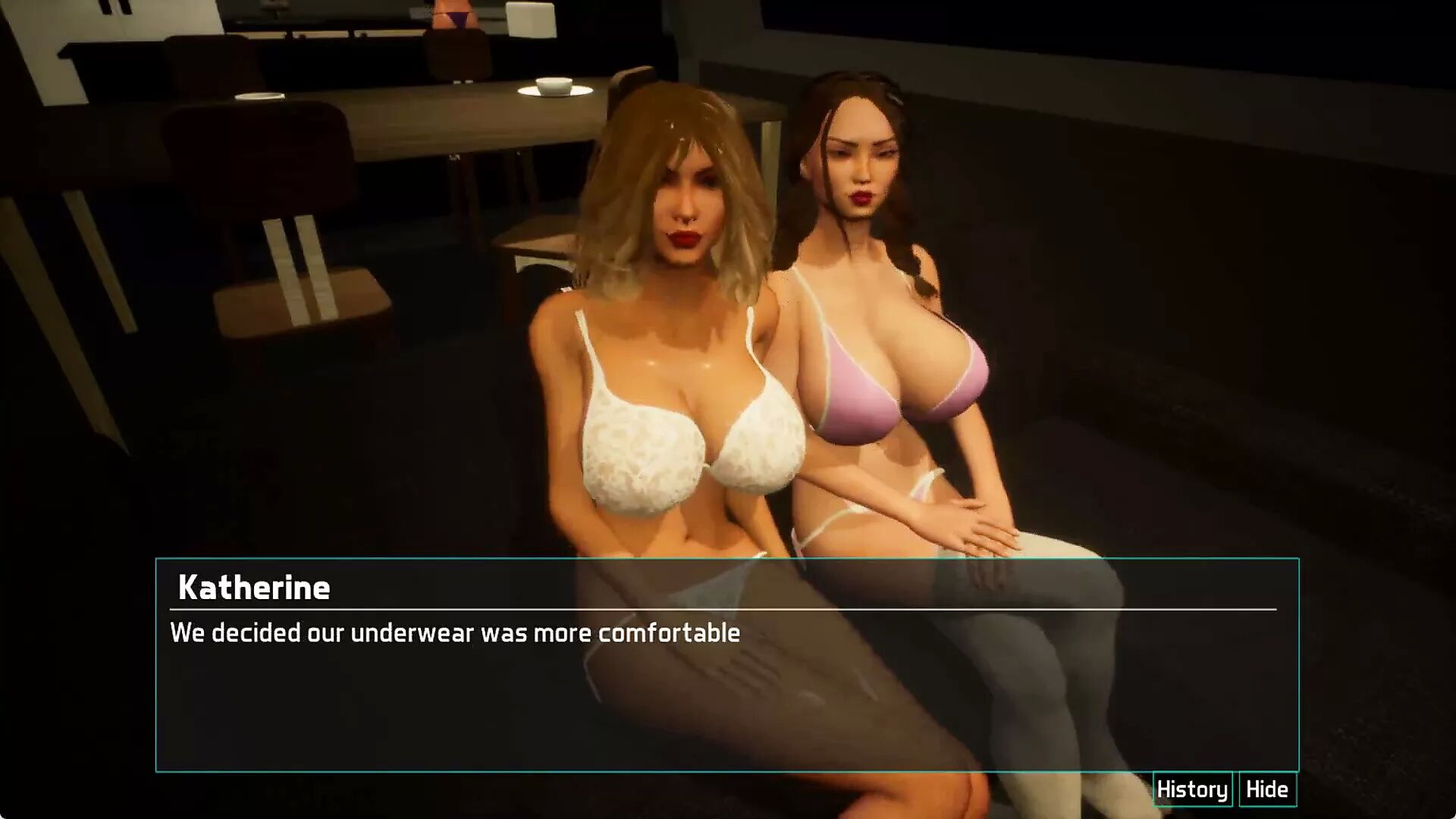Hide the dialogue box
This screenshot has width=1456, height=819.
[1267, 789]
